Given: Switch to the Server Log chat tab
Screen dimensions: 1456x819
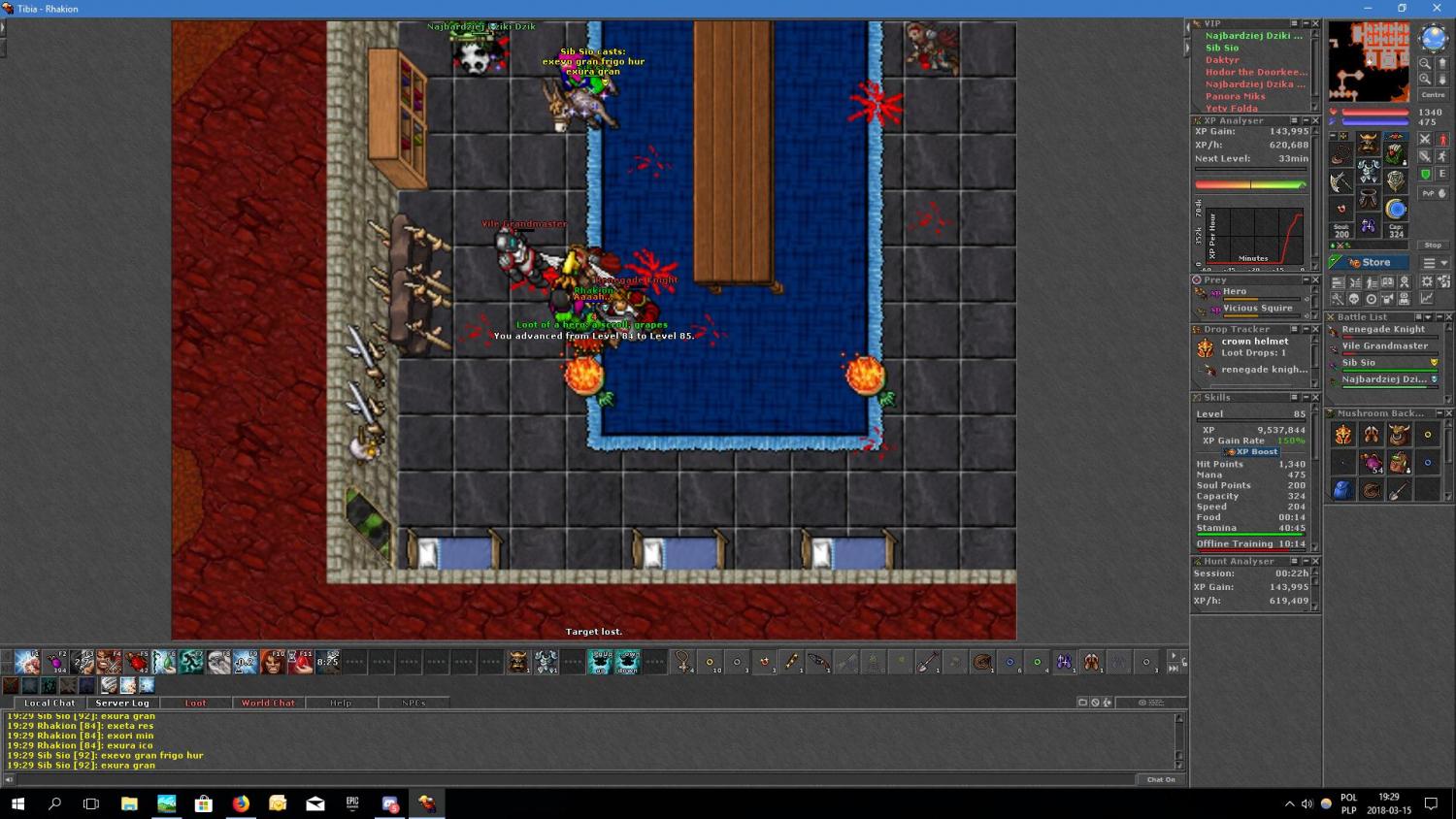Looking at the screenshot, I should (122, 703).
